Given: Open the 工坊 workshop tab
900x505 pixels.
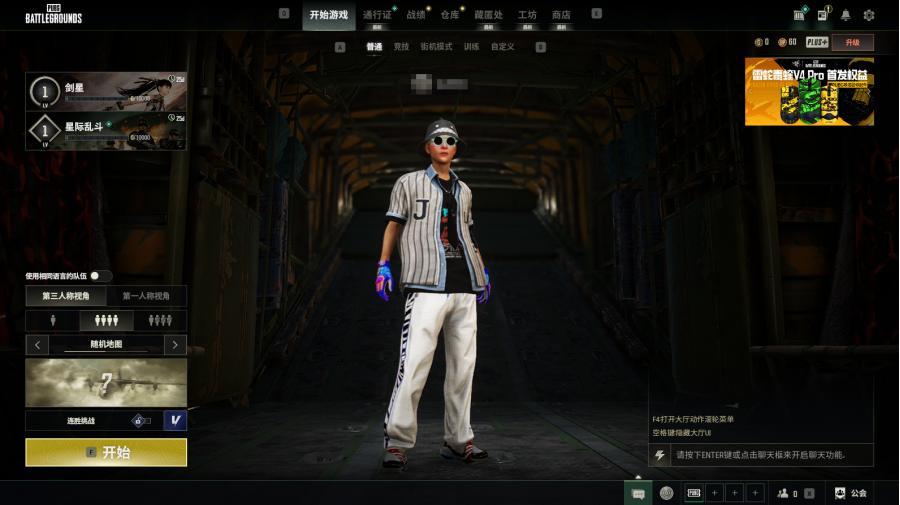Looking at the screenshot, I should click(x=527, y=15).
